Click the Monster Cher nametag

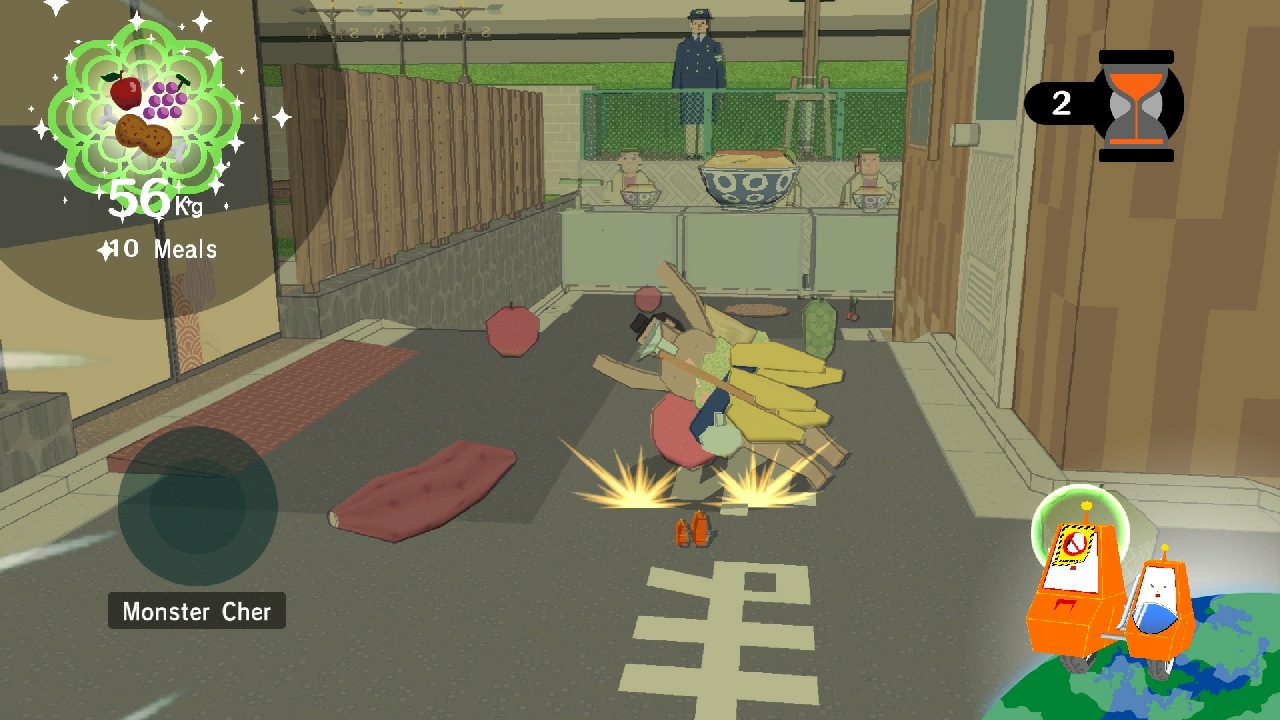196,611
